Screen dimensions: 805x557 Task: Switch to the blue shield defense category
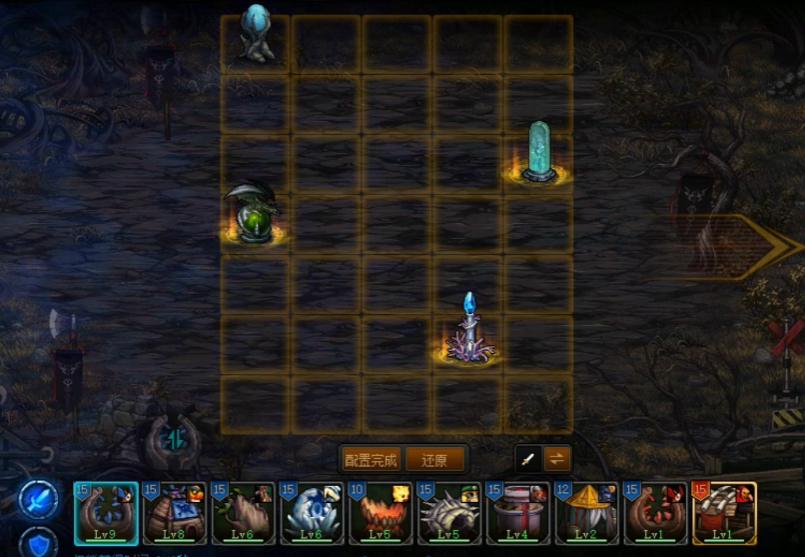[37, 543]
